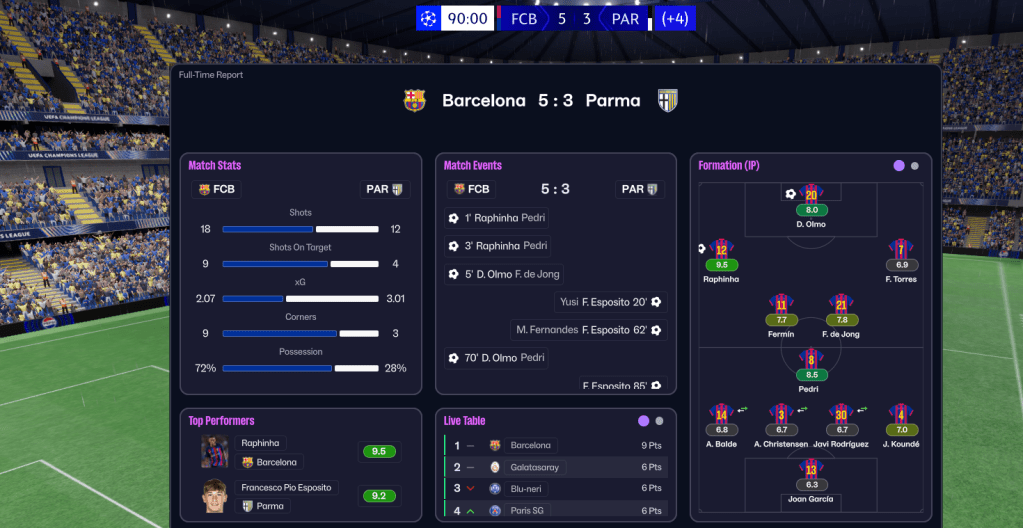Select J. Koundé's yellow number 4 shirt

click(901, 415)
